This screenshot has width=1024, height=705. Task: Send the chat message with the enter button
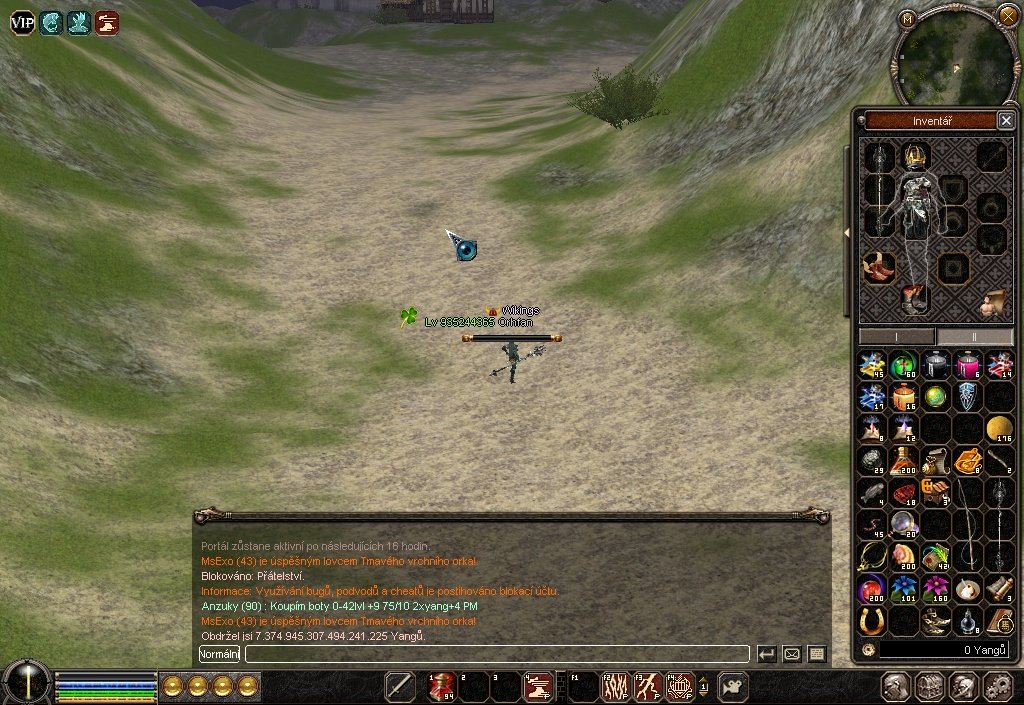pyautogui.click(x=767, y=654)
